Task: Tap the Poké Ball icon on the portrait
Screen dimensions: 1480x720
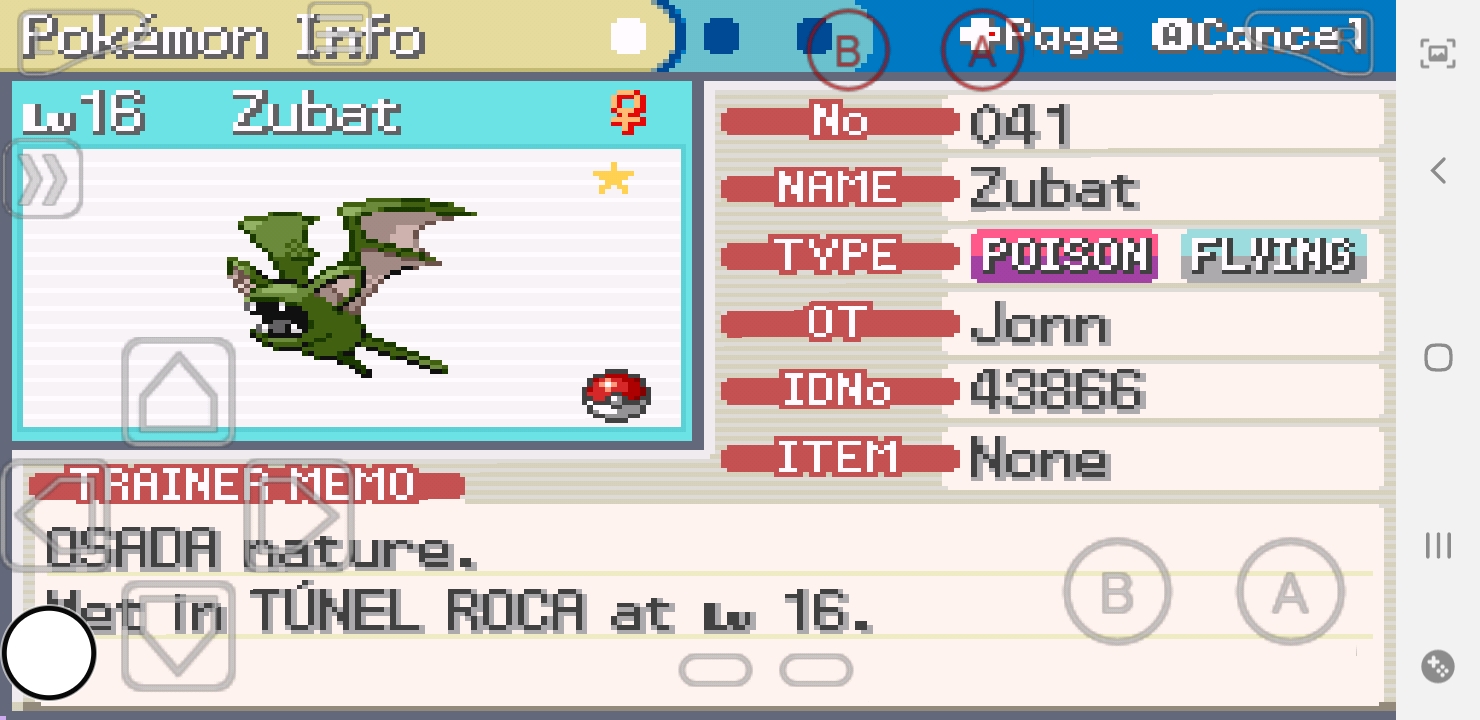Action: tap(618, 395)
